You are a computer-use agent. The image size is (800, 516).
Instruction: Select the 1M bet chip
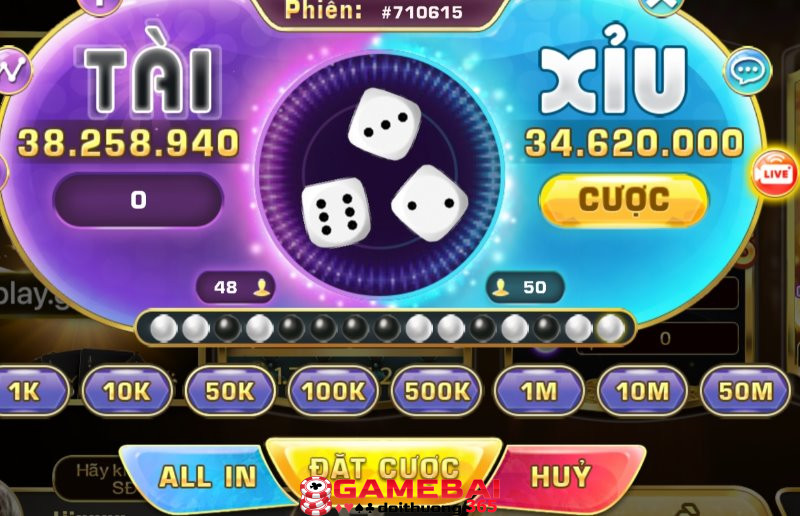coord(539,391)
